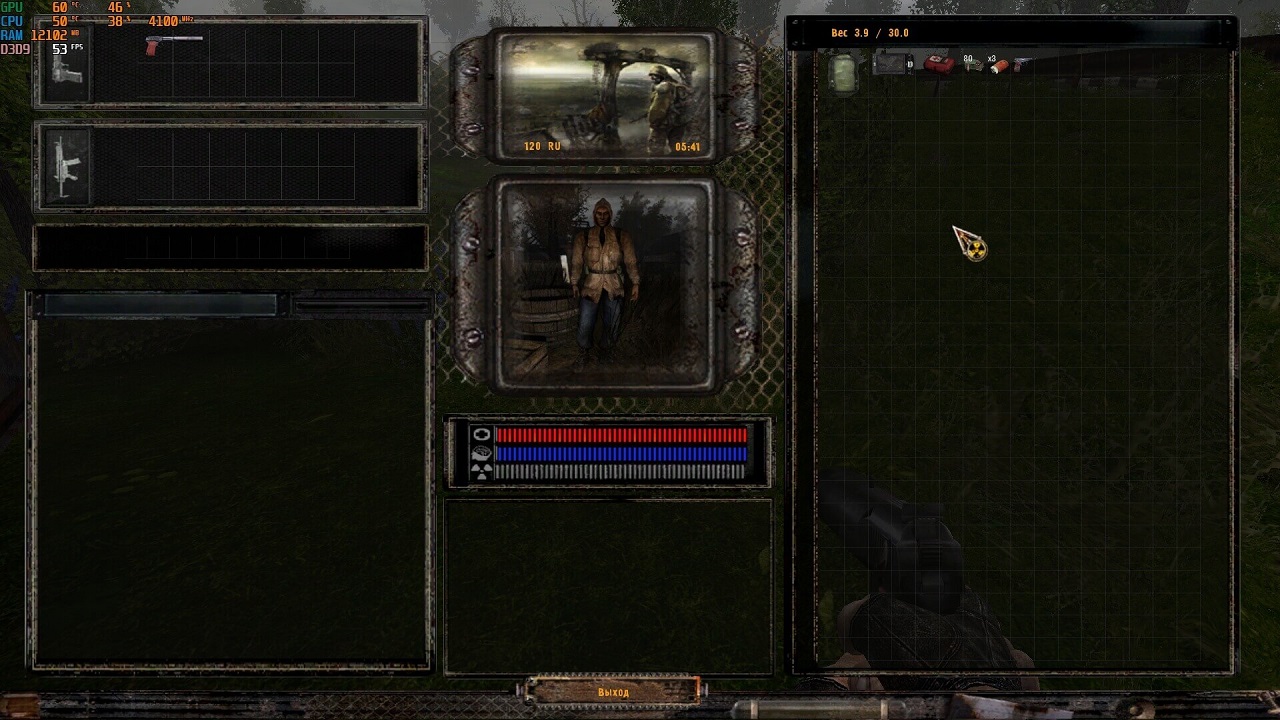Select the small pistol in the backpack
Viewport: 1280px width, 720px height.
[x=1021, y=65]
